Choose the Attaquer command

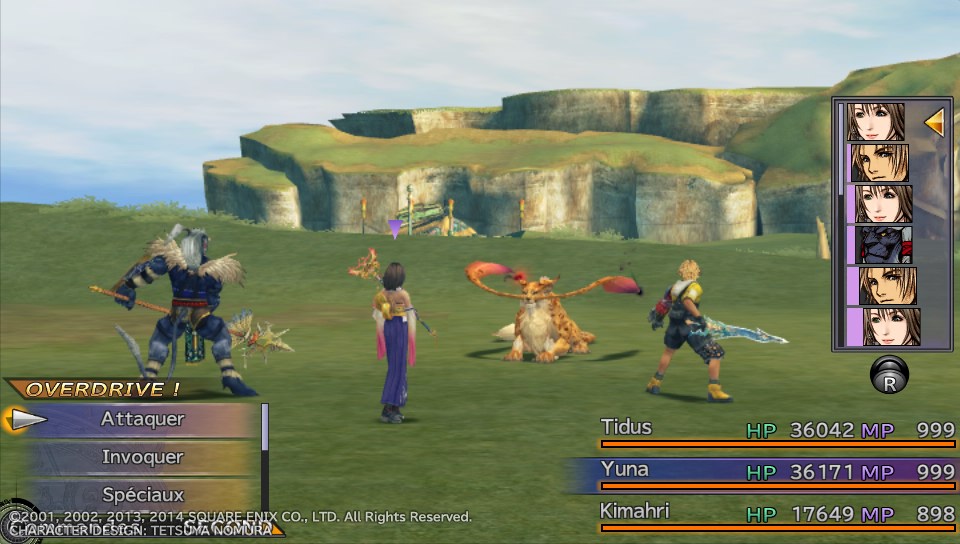pos(142,420)
